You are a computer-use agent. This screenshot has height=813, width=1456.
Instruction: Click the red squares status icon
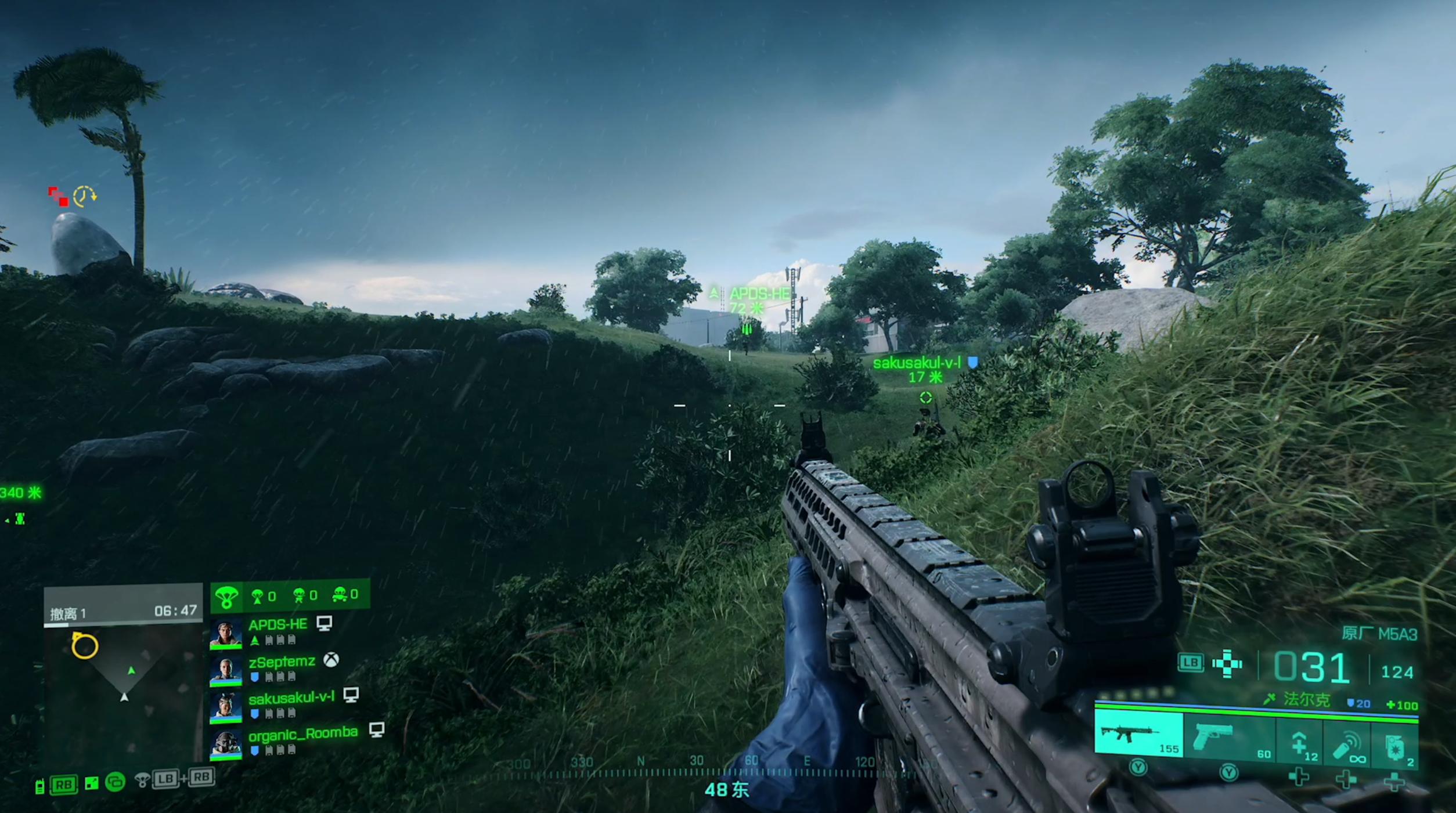(58, 196)
